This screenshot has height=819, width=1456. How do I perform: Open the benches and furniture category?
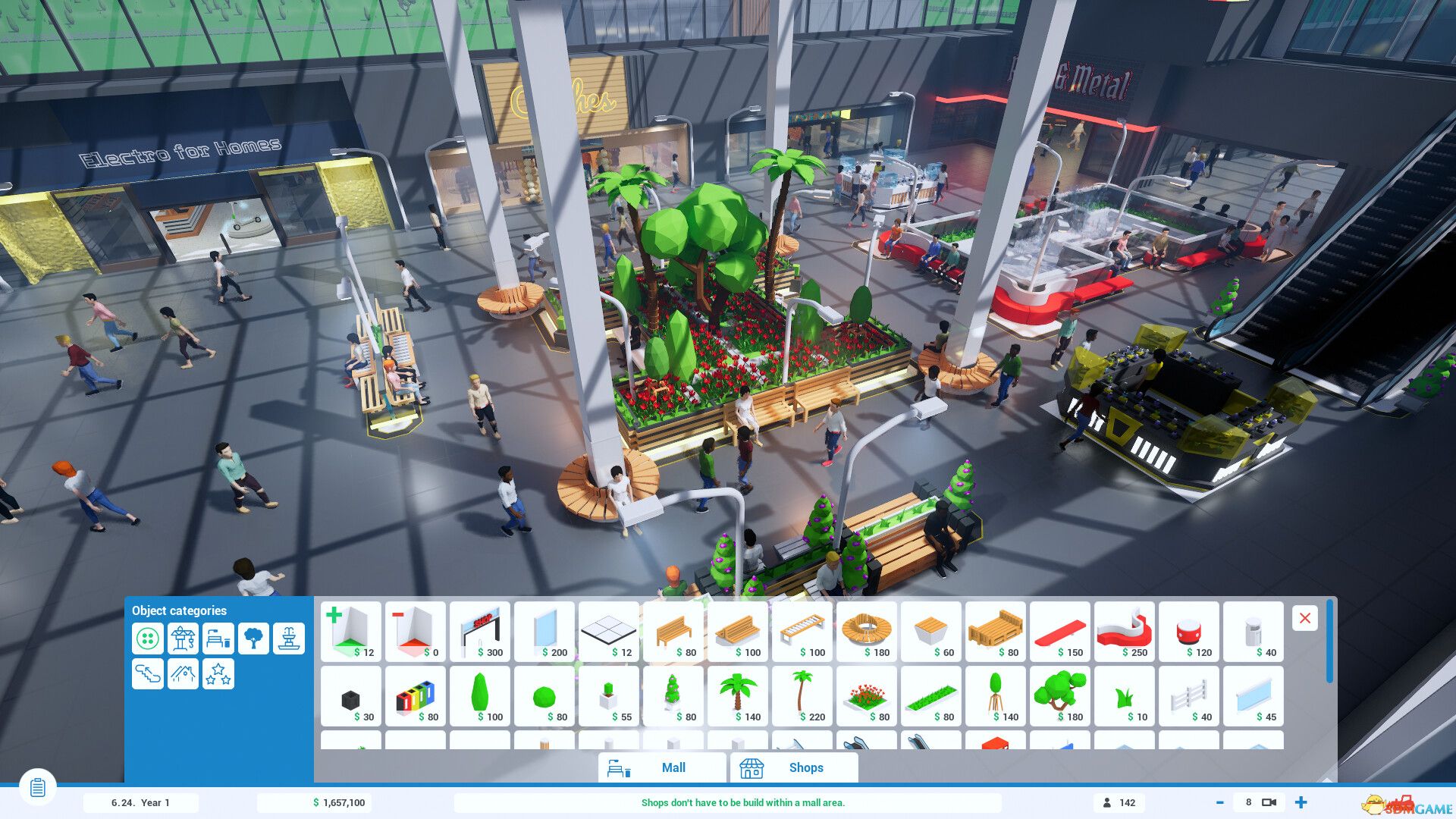218,639
